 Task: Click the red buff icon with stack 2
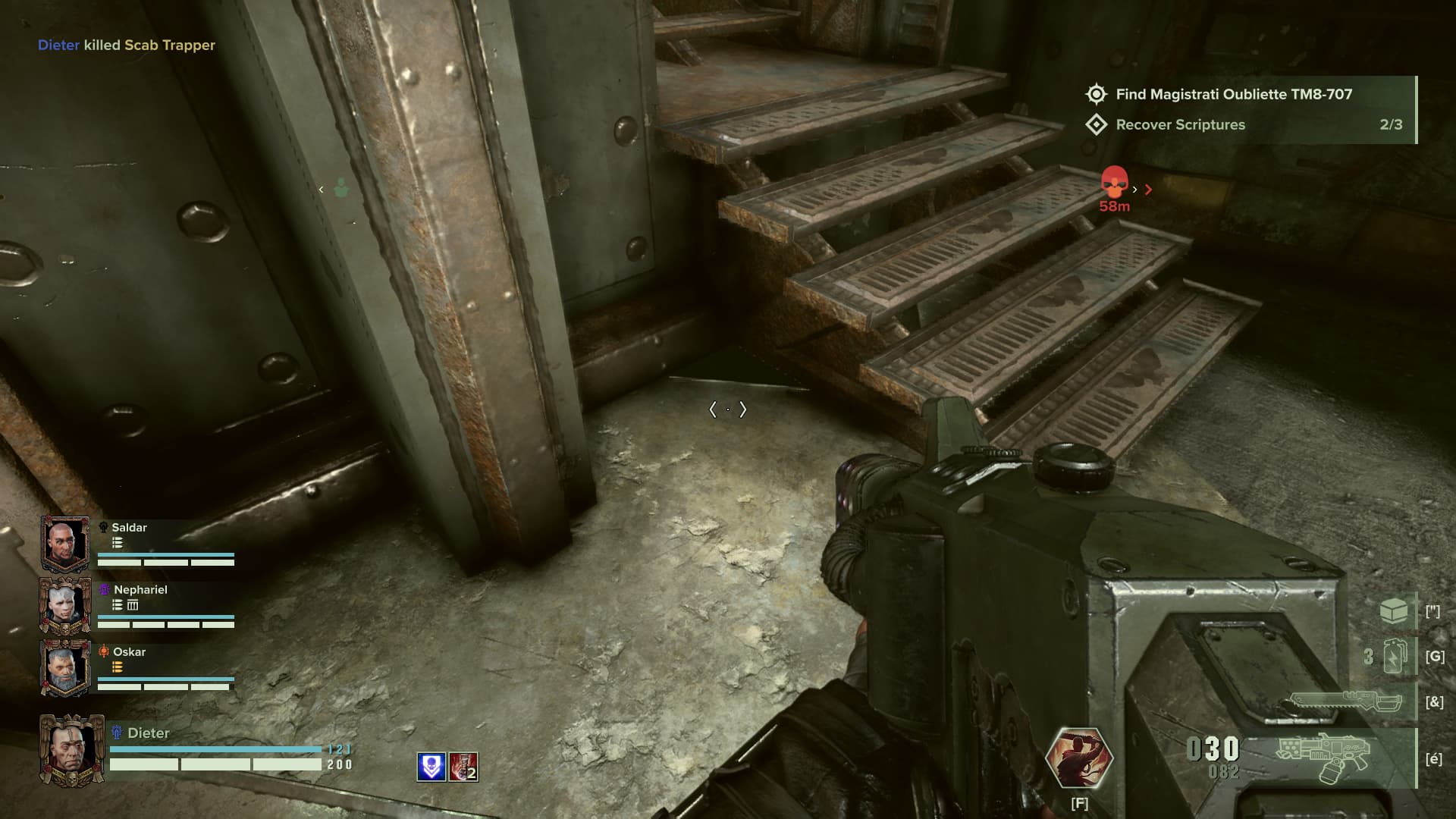point(463,767)
